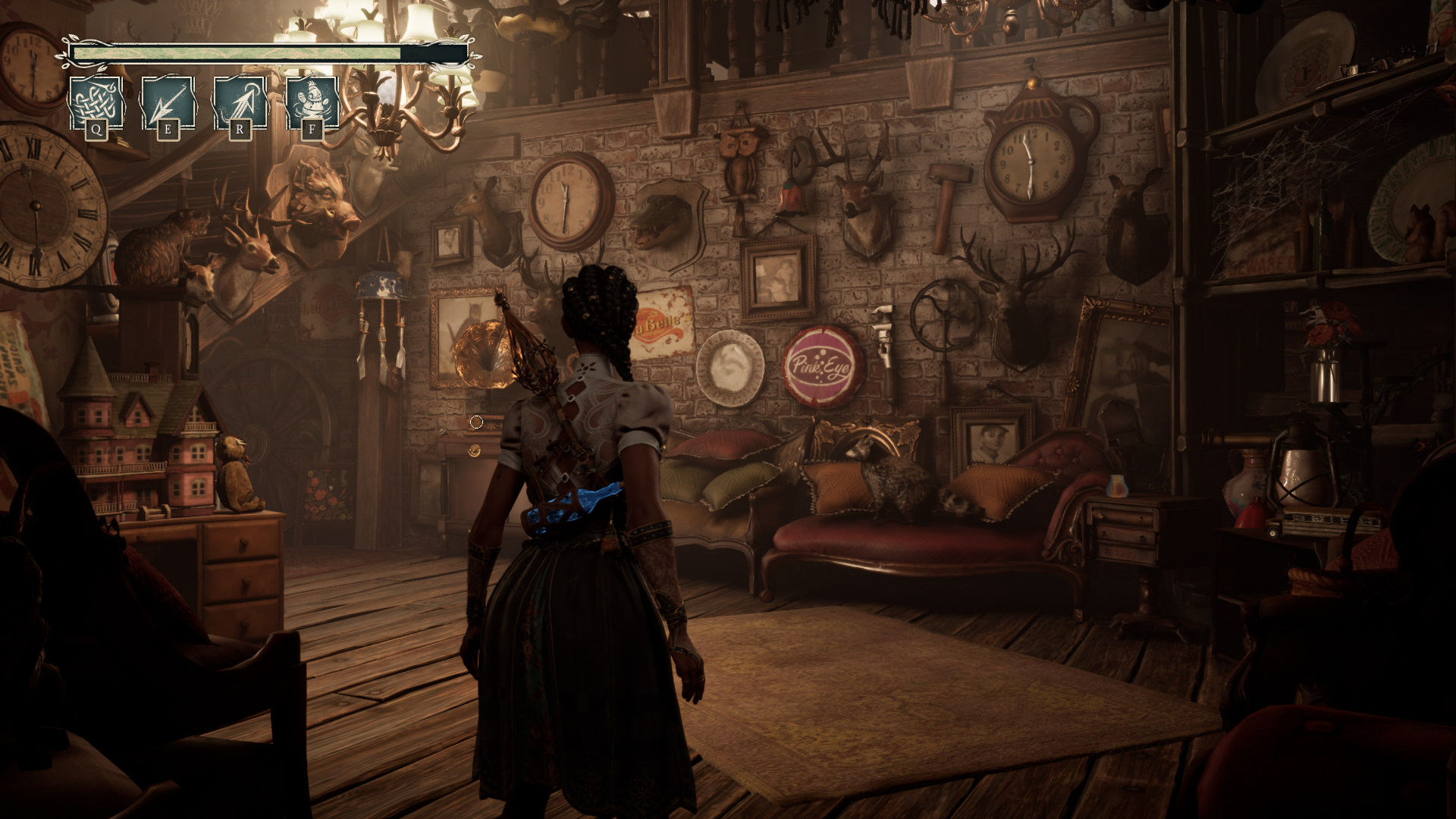Screen dimensions: 1456x819
Task: Activate the Weave knot spell icon
Action: pyautogui.click(x=96, y=103)
